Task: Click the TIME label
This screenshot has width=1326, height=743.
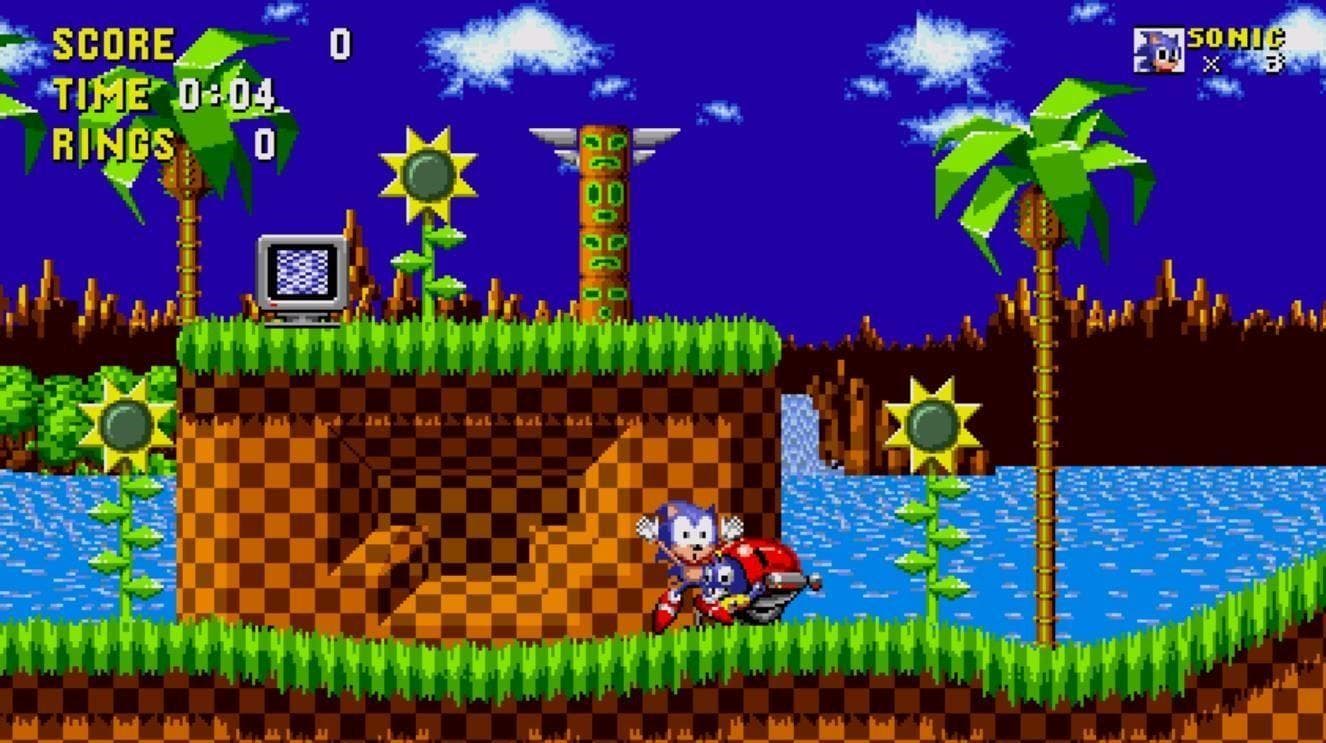Action: tap(100, 94)
